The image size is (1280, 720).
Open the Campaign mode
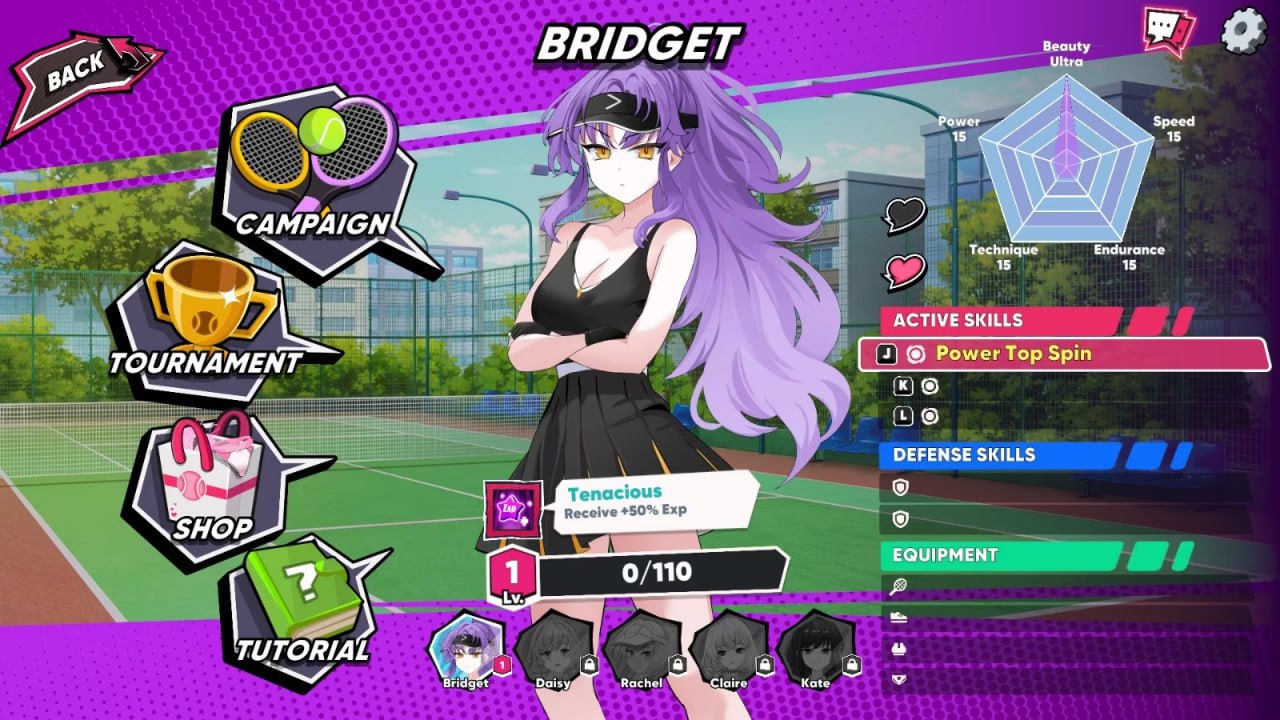[x=310, y=170]
